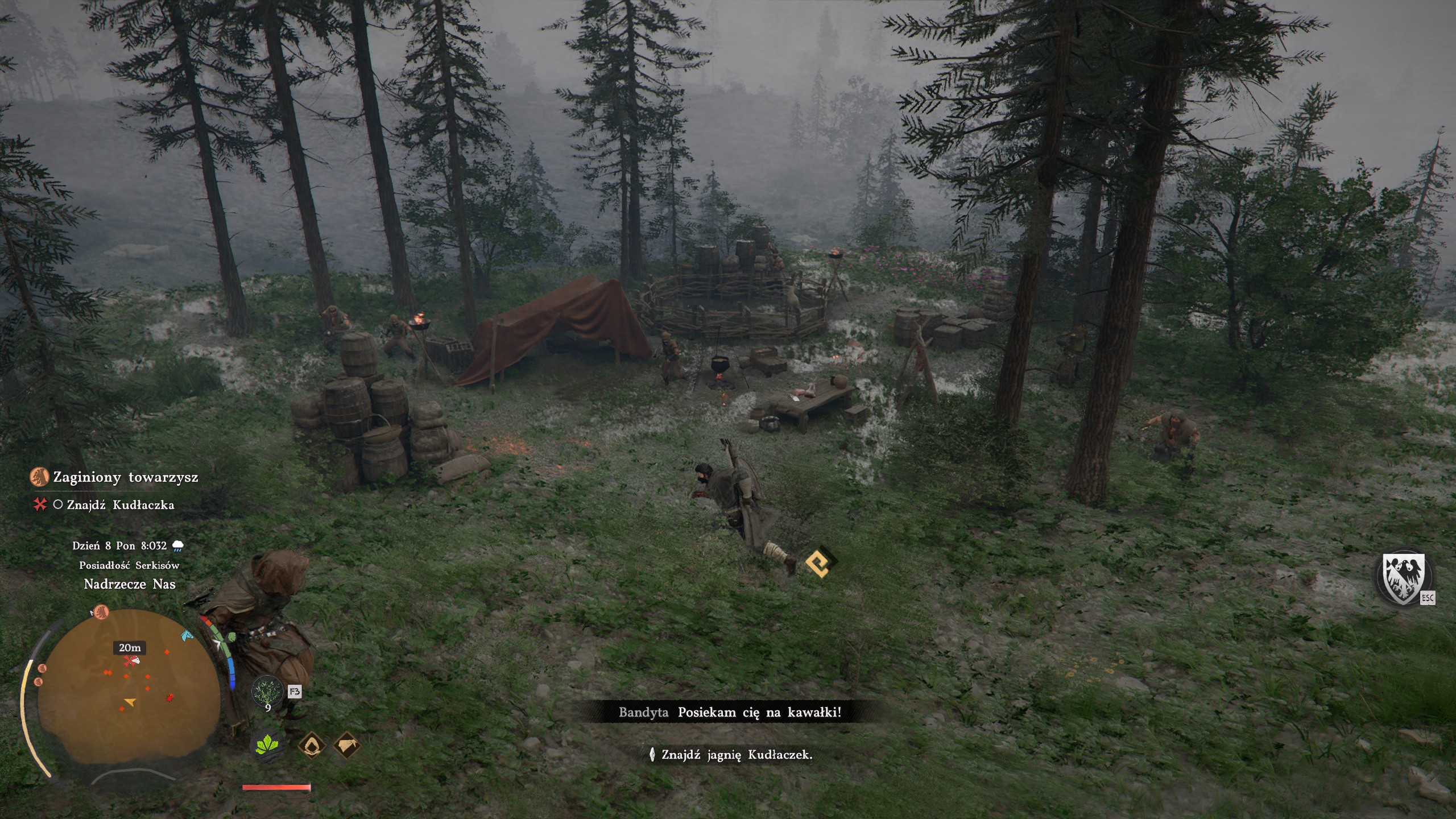1456x819 pixels.
Task: Click the yellow player arrow on minimap
Action: tap(131, 702)
